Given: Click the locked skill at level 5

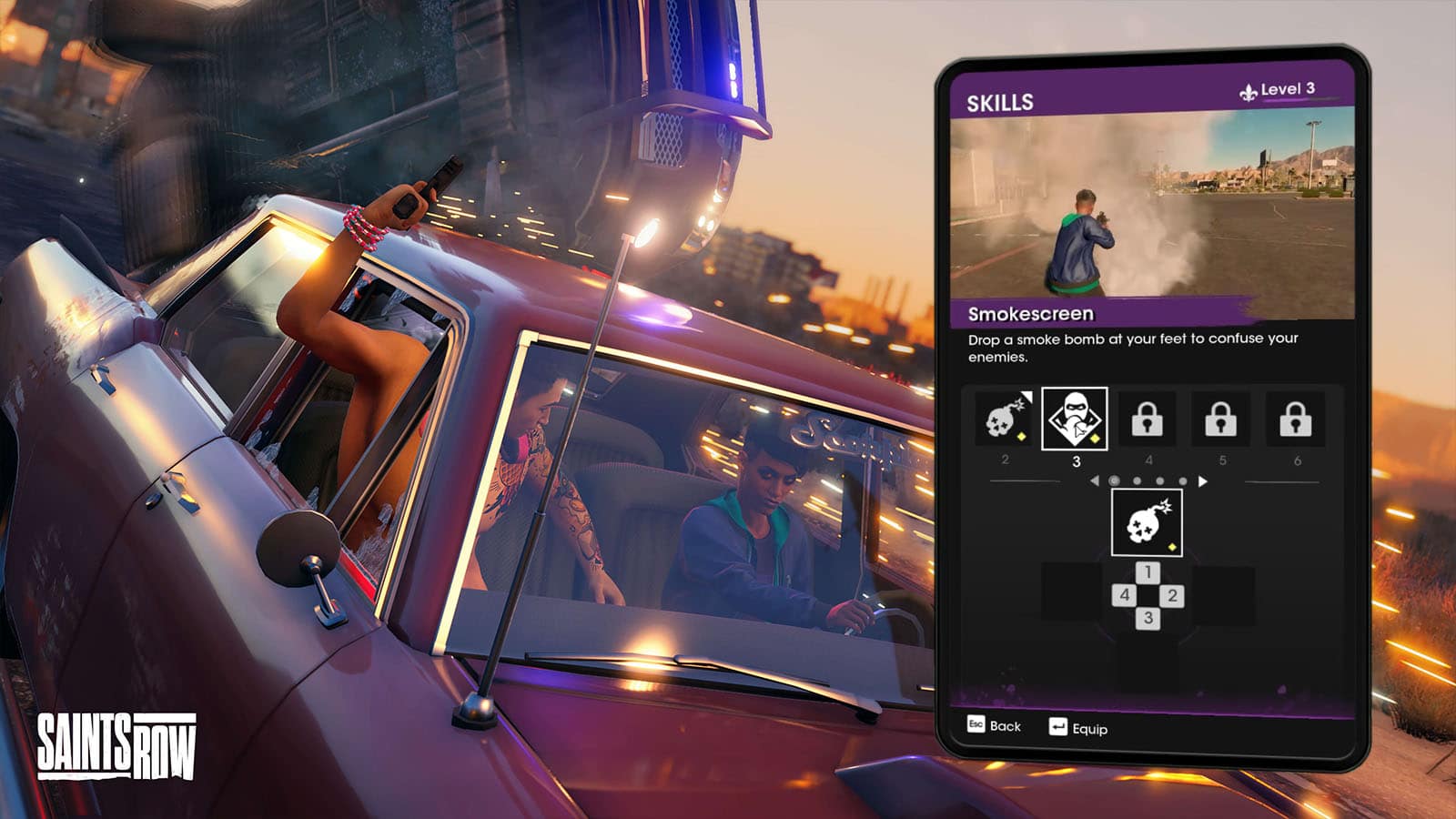Looking at the screenshot, I should pos(1221,420).
